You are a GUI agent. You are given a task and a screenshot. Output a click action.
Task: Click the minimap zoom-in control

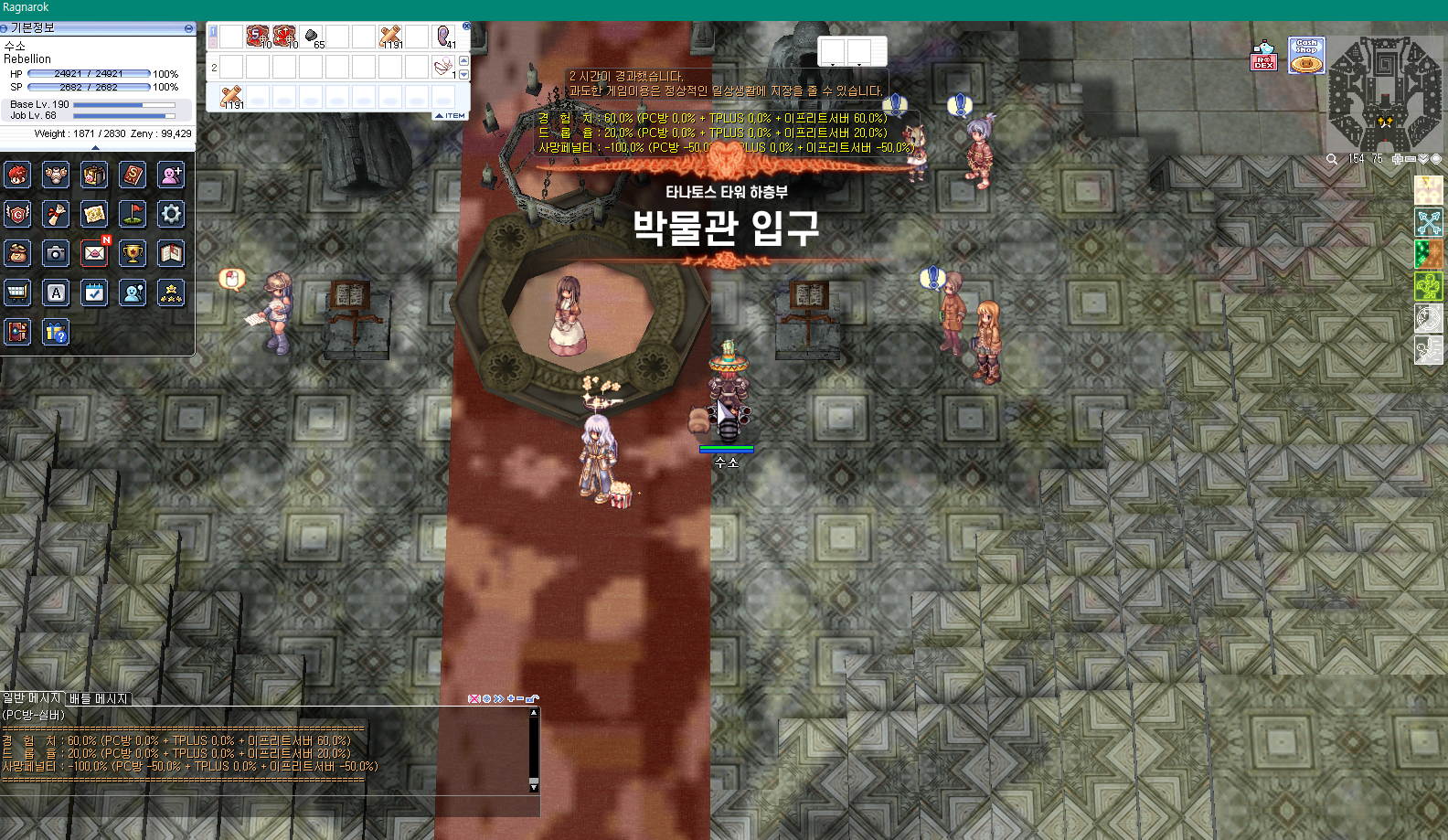(1397, 158)
